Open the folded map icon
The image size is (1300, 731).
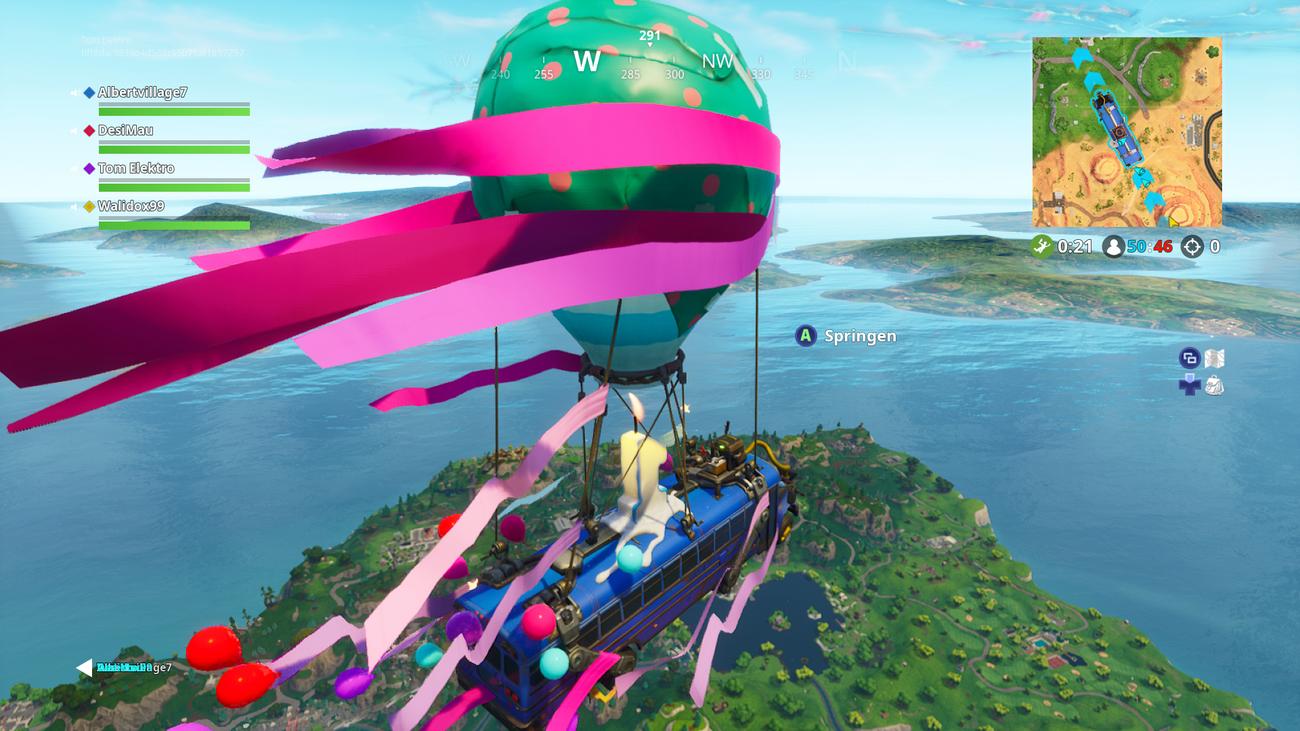1215,358
